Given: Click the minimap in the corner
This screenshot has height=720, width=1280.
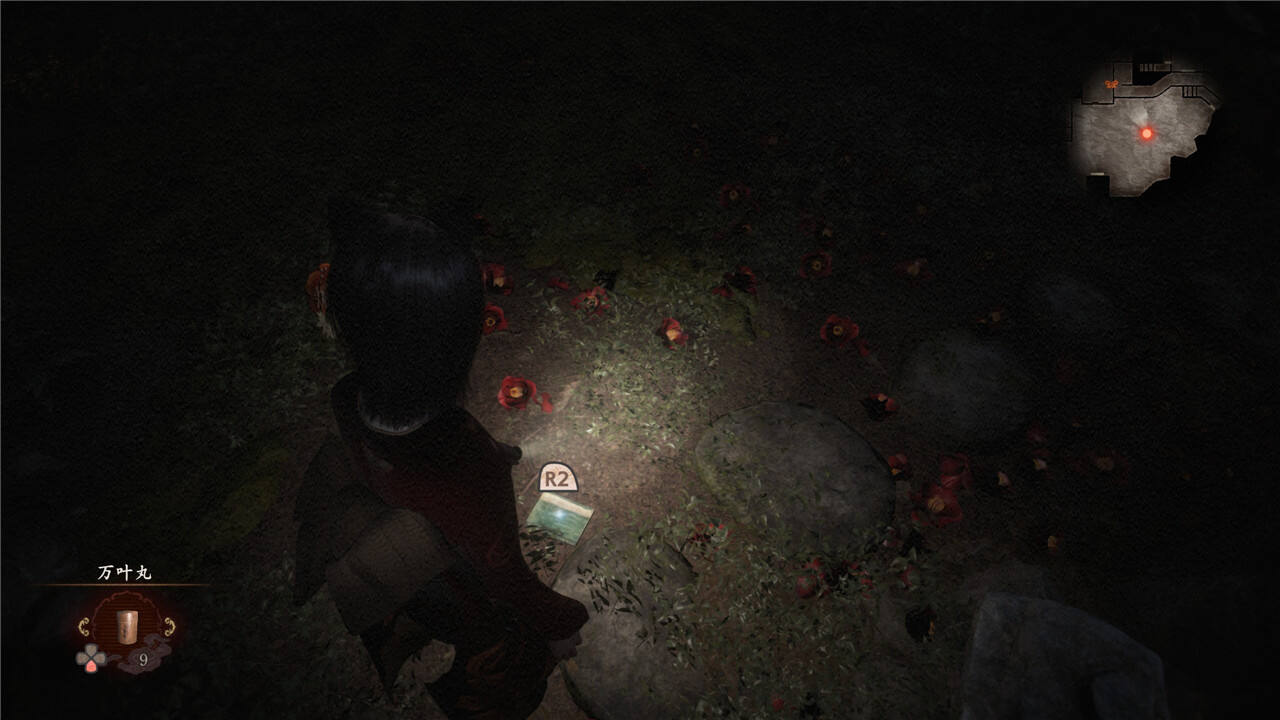Looking at the screenshot, I should tap(1144, 128).
